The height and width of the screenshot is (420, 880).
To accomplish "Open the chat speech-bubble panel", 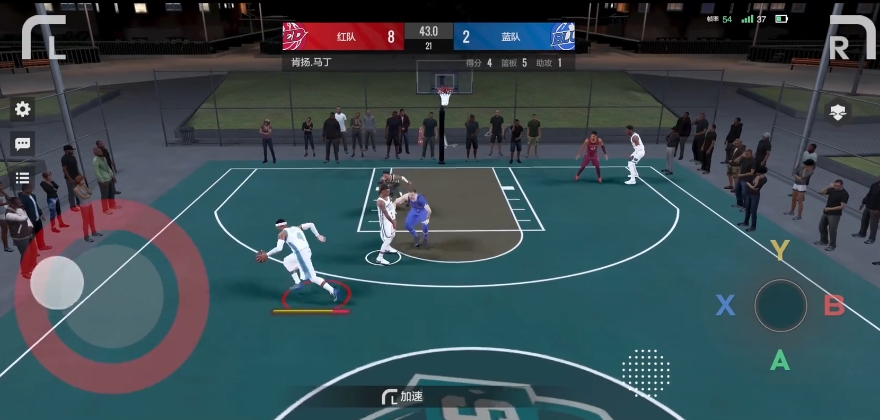I will pyautogui.click(x=22, y=144).
